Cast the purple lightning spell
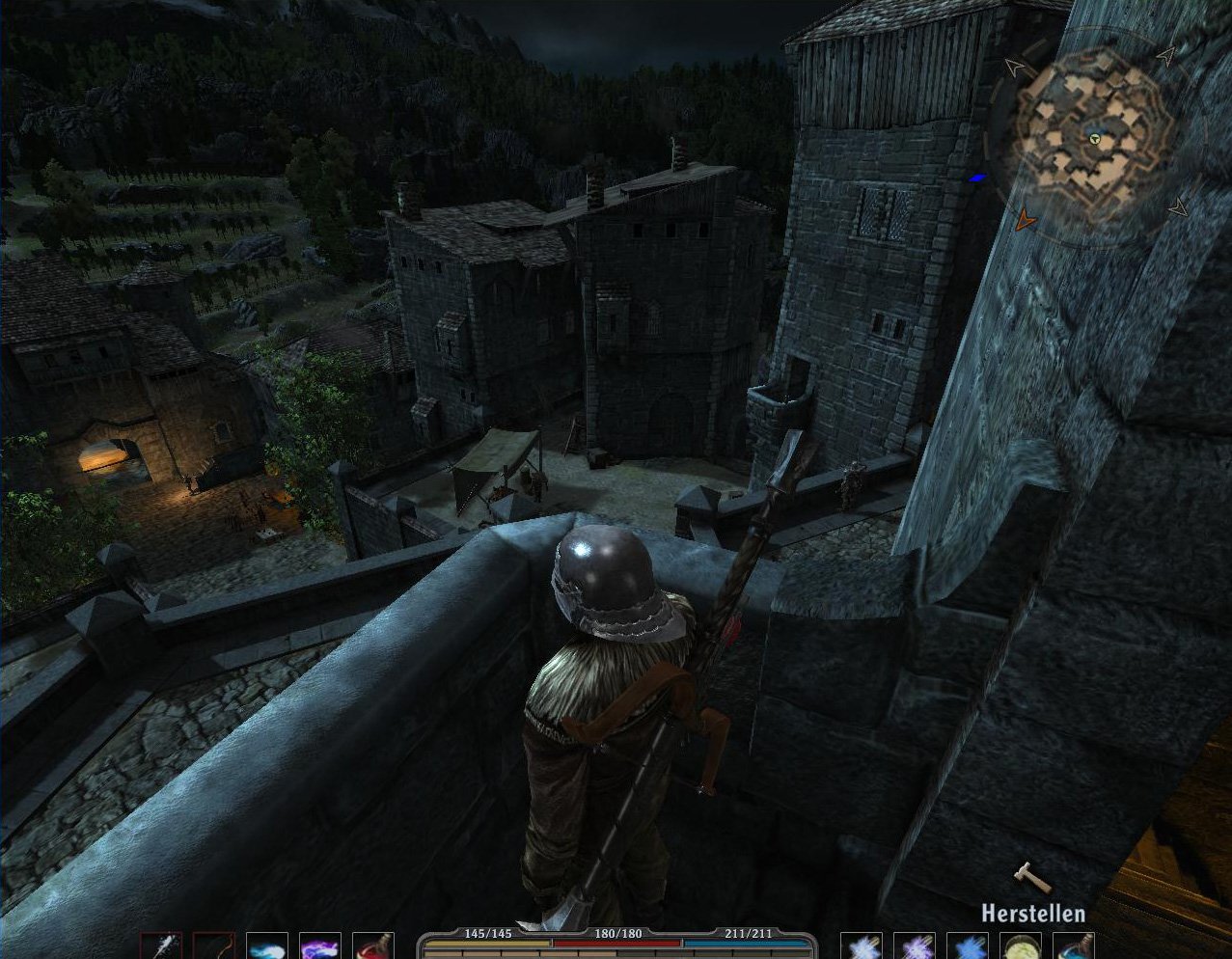This screenshot has width=1232, height=959. click(318, 946)
